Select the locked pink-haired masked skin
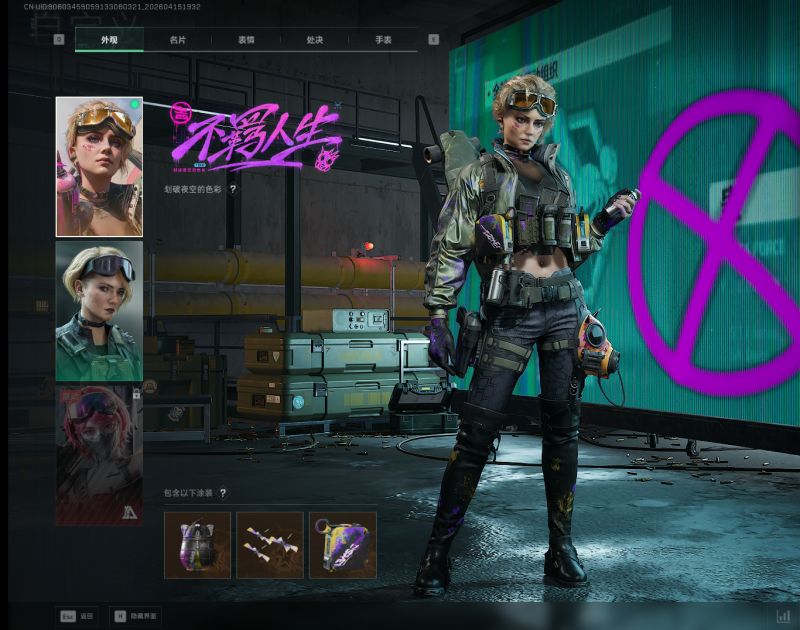The width and height of the screenshot is (800, 630). [x=99, y=455]
